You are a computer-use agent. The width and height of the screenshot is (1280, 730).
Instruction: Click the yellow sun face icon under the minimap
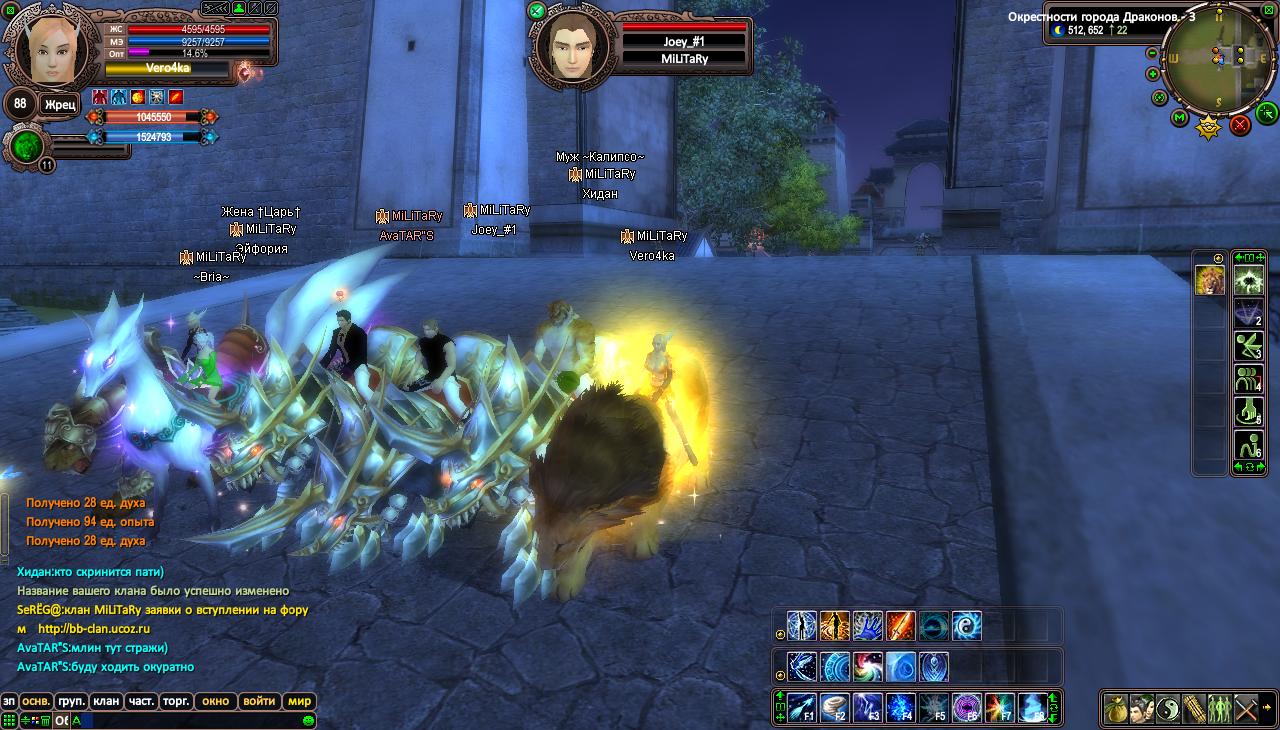1209,127
